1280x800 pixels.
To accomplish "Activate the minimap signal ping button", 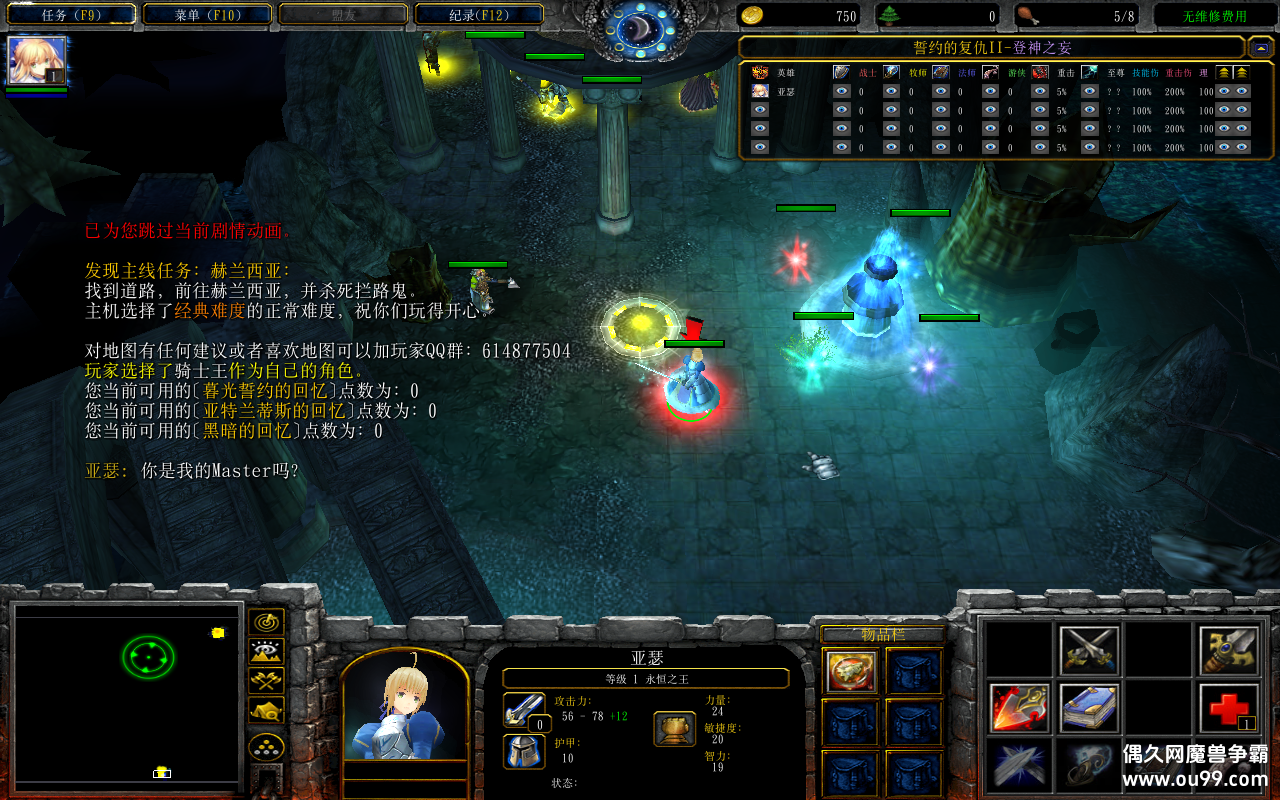I will point(266,622).
